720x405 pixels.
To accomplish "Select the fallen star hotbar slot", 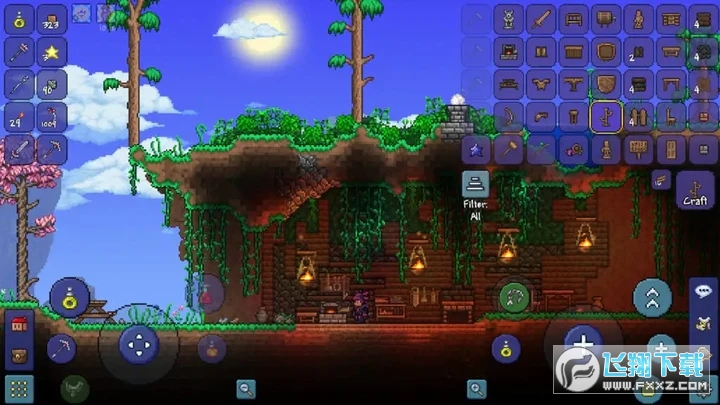I will [52, 52].
